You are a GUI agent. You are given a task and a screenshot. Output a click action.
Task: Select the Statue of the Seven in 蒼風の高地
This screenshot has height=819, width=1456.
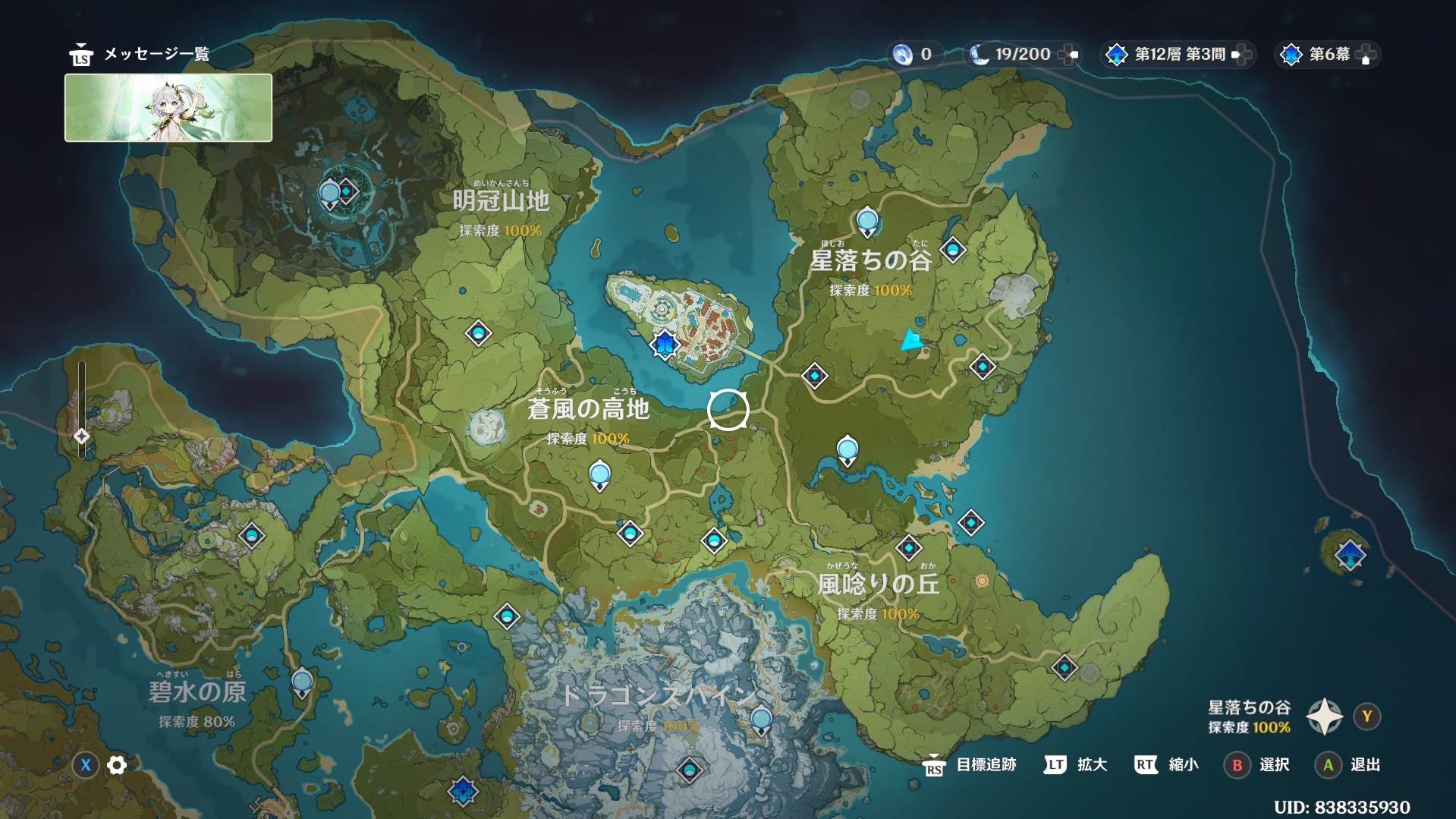599,474
